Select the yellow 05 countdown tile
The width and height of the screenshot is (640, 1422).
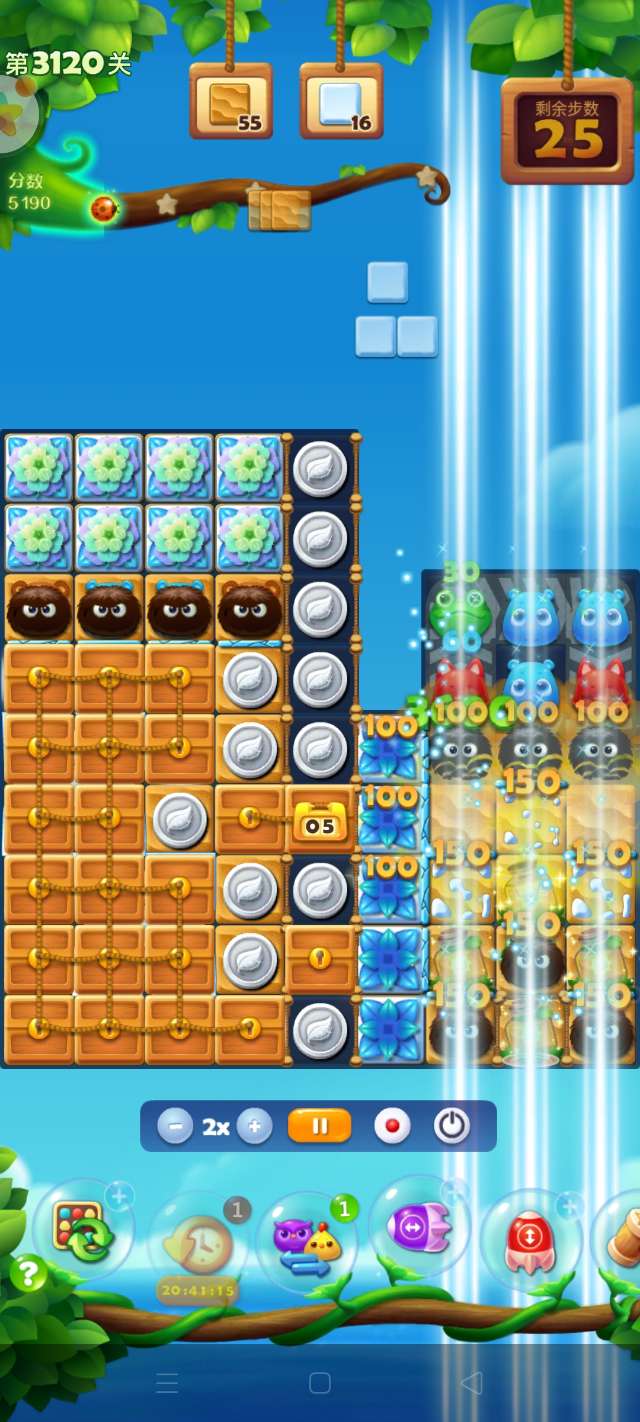pyautogui.click(x=319, y=824)
